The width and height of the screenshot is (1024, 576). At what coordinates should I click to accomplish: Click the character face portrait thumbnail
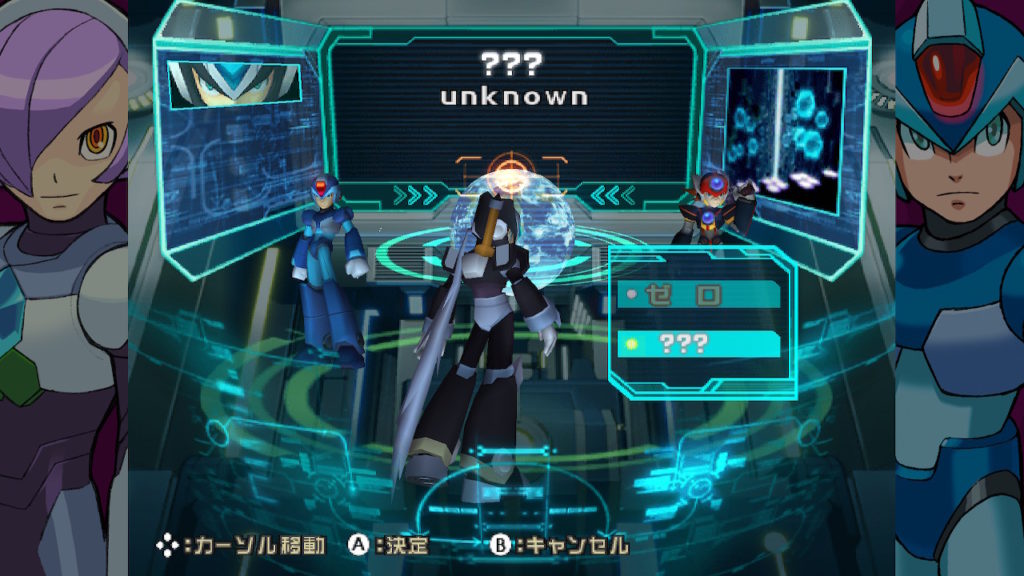coord(234,84)
